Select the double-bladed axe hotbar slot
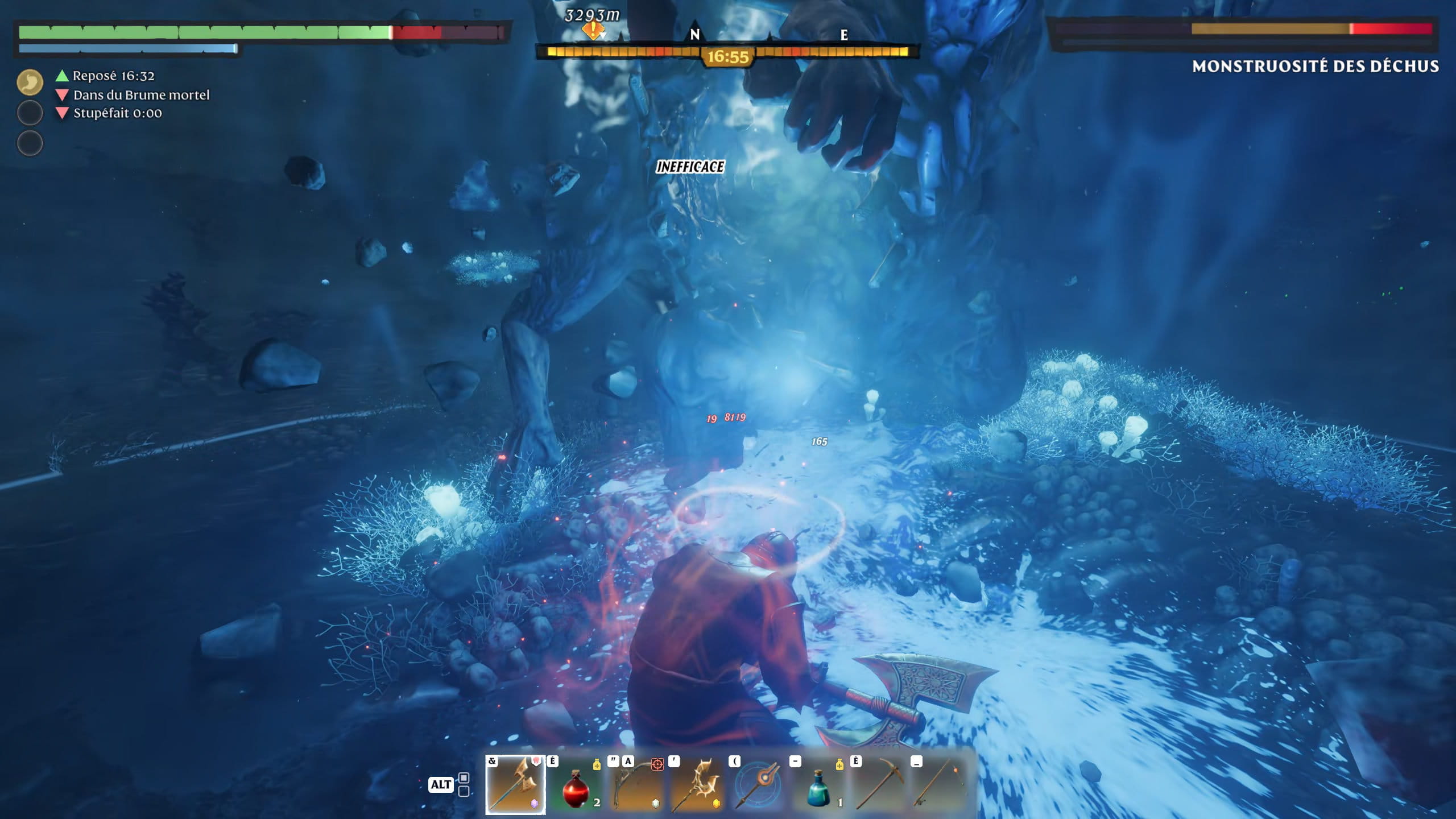1456x819 pixels. (515, 785)
